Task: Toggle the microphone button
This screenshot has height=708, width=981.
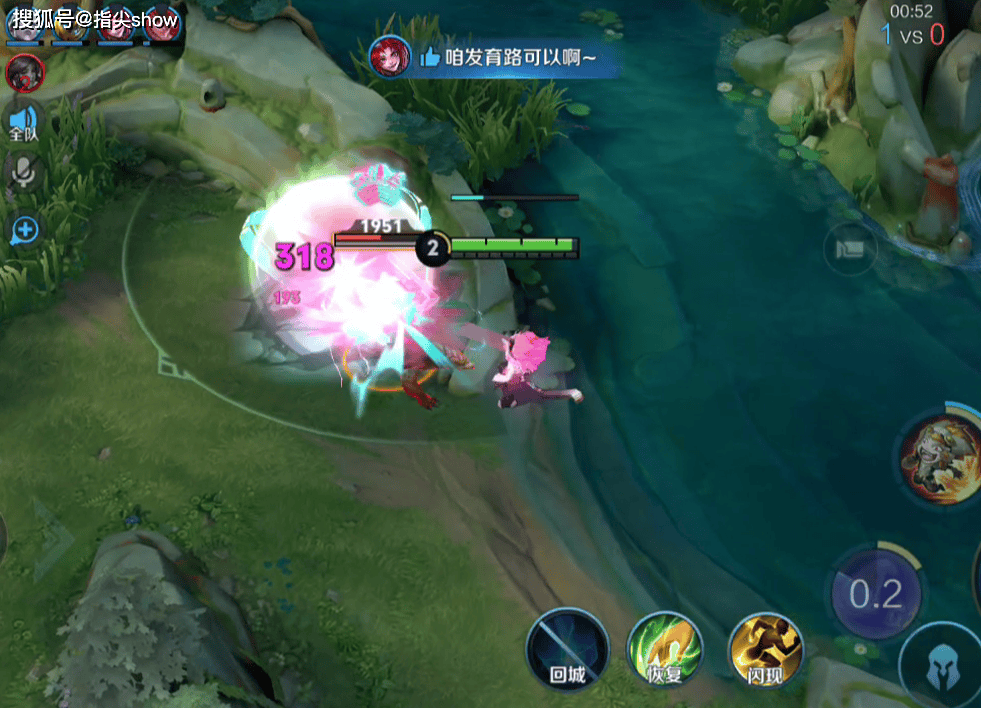Action: pos(22,175)
